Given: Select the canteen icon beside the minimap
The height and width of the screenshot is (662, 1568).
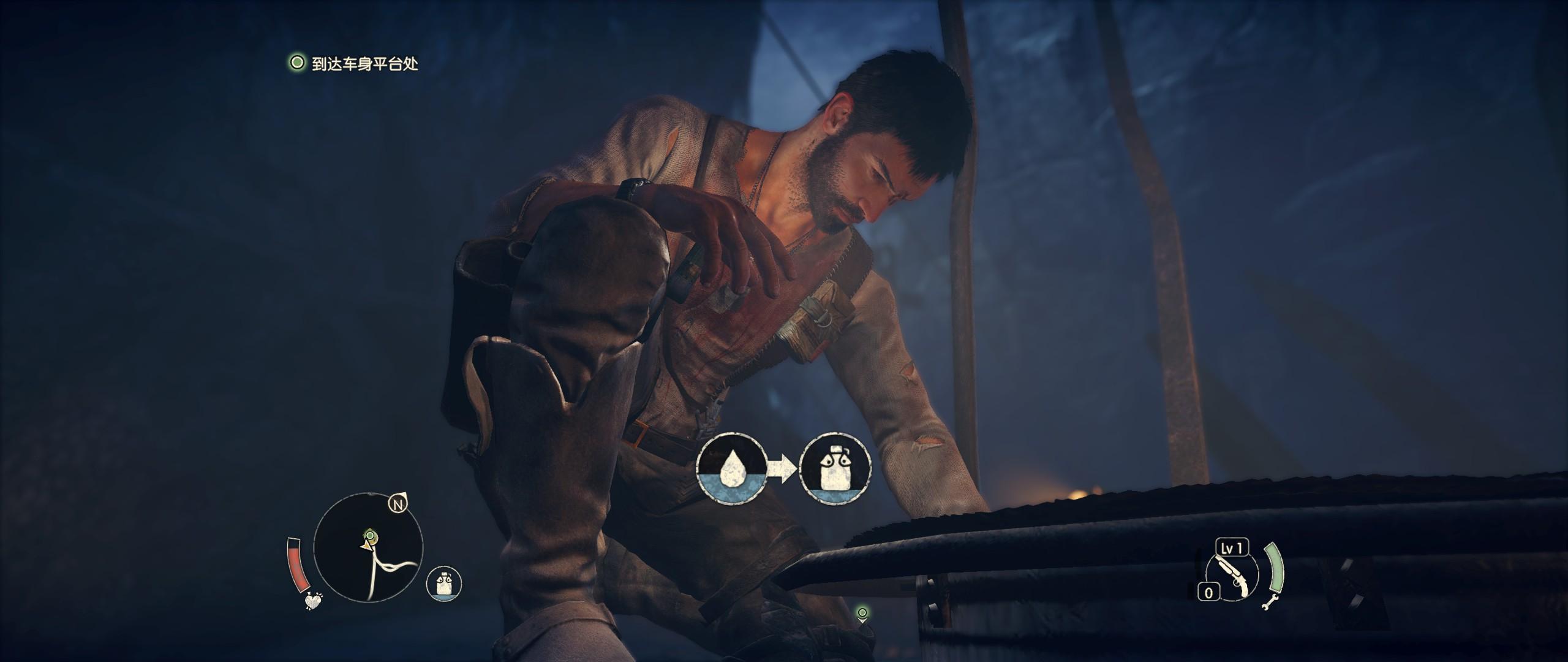Looking at the screenshot, I should tap(444, 582).
